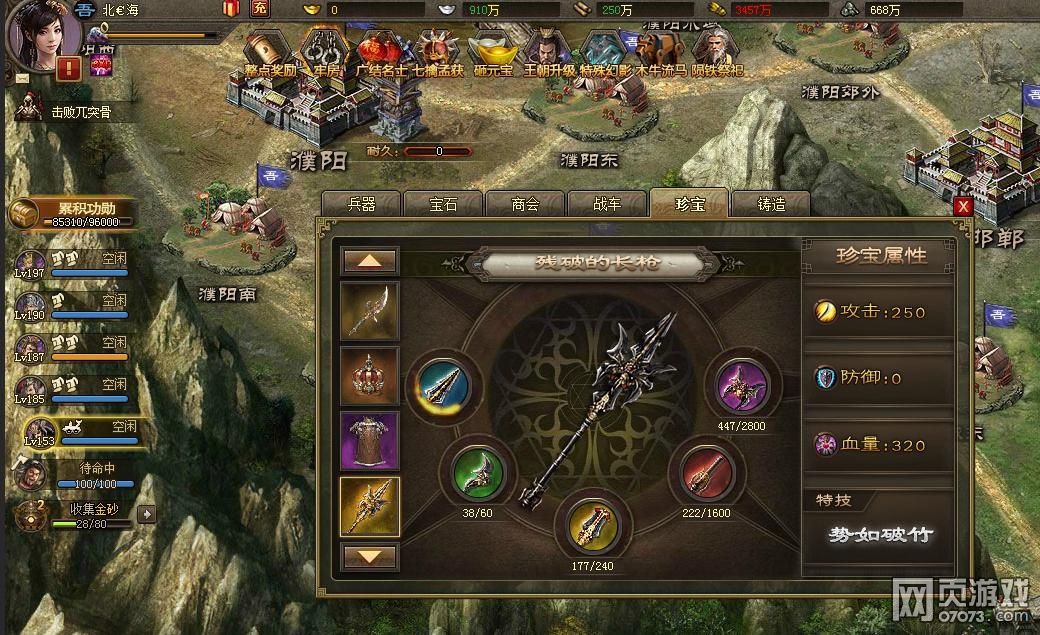Pick the yellow fragment showing 177/240
This screenshot has width=1040, height=635.
coord(595,523)
